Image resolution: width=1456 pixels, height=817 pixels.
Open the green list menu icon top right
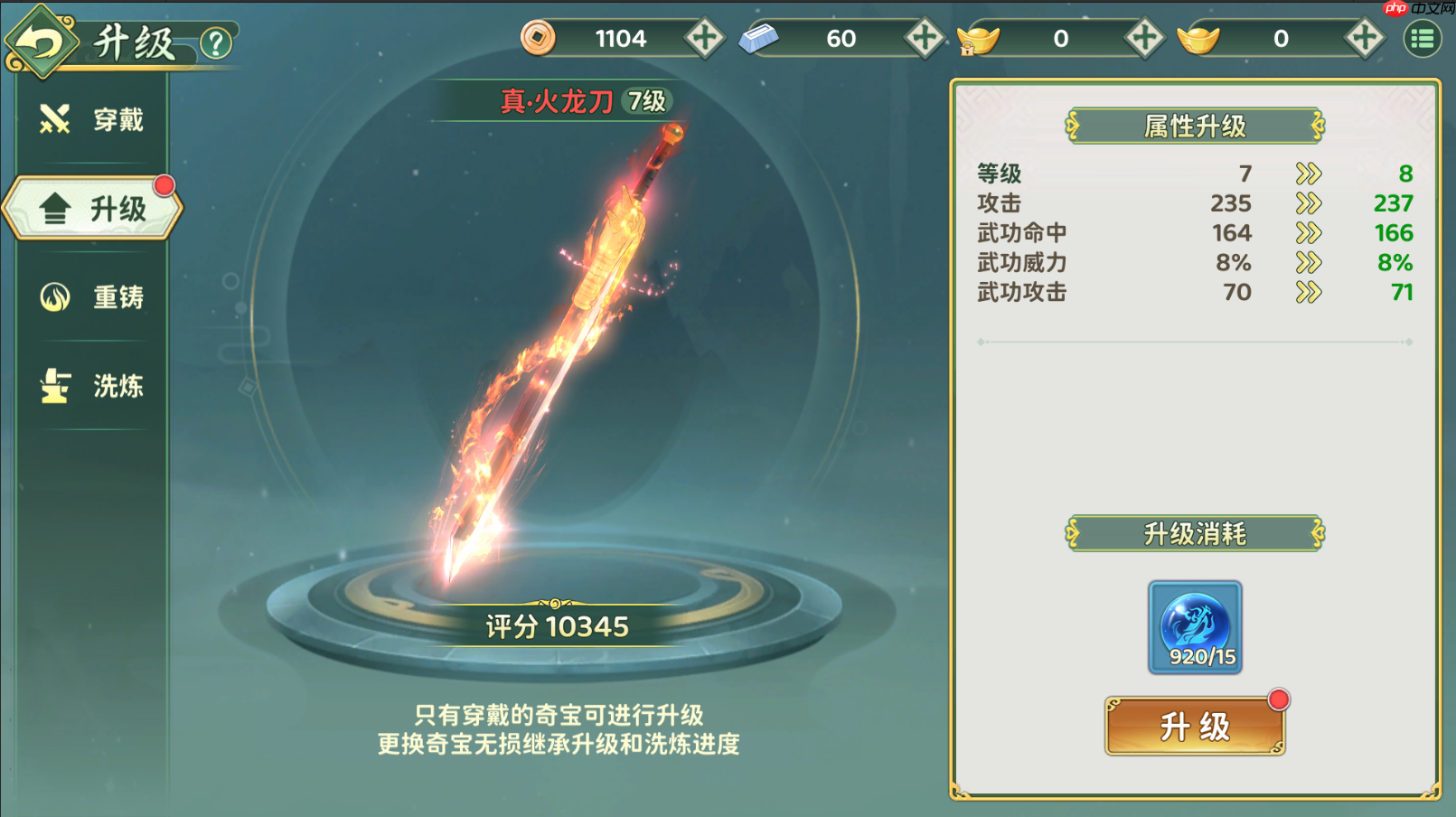pyautogui.click(x=1421, y=38)
